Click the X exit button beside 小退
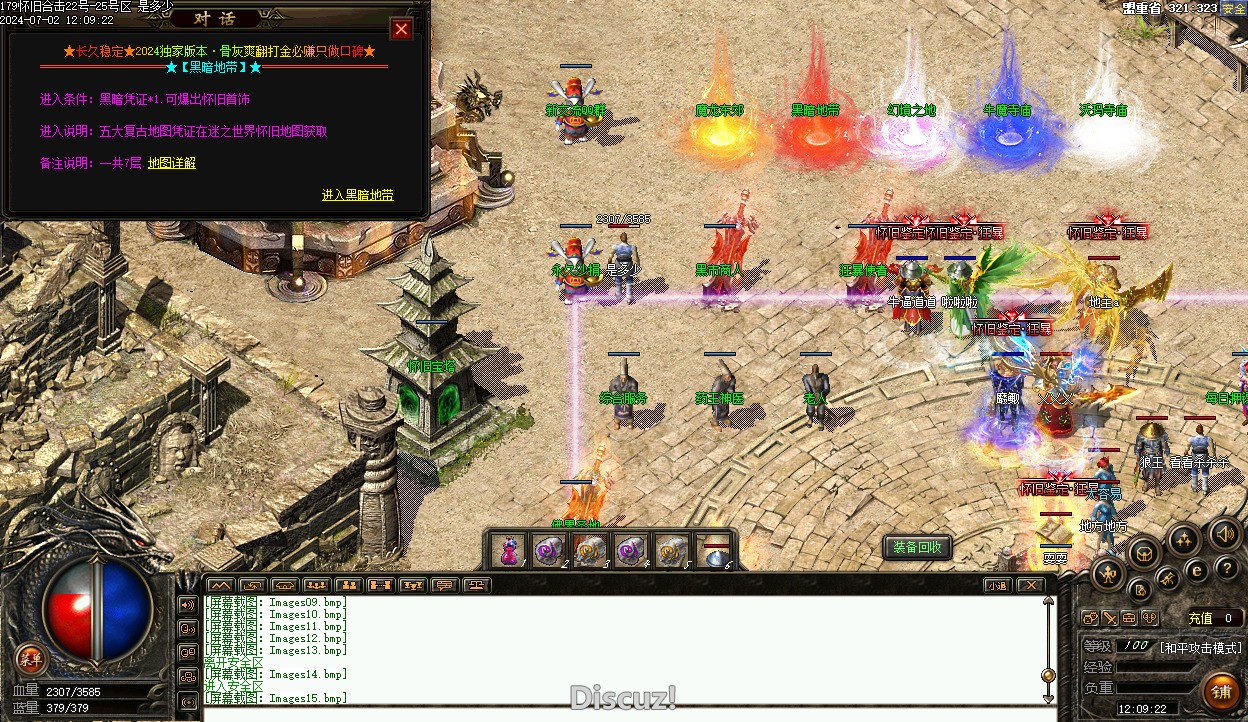Screen dimensions: 1248x722 click(1030, 585)
